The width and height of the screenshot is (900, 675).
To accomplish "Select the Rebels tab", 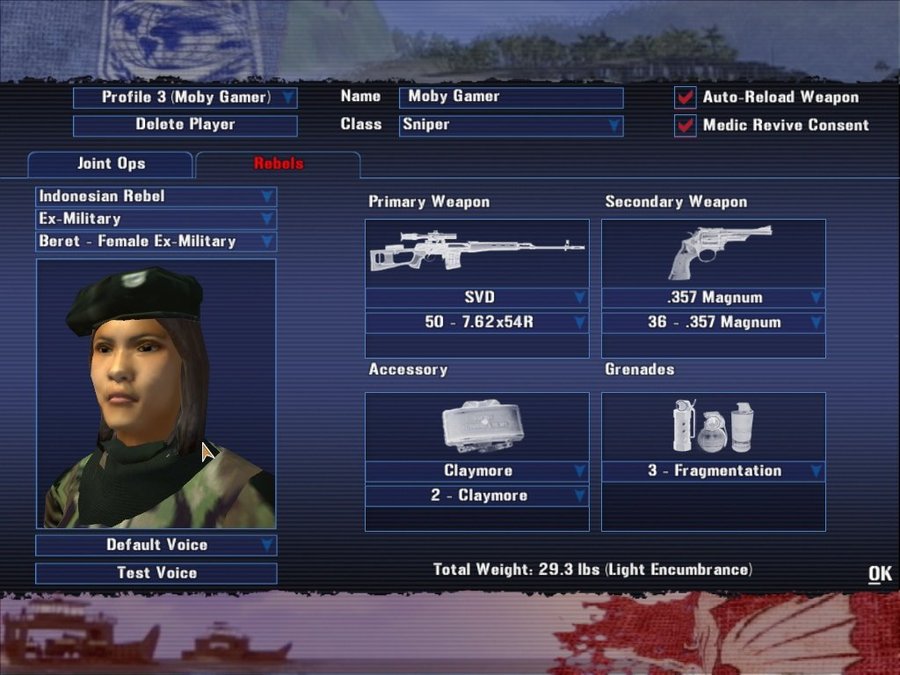I will (x=278, y=164).
